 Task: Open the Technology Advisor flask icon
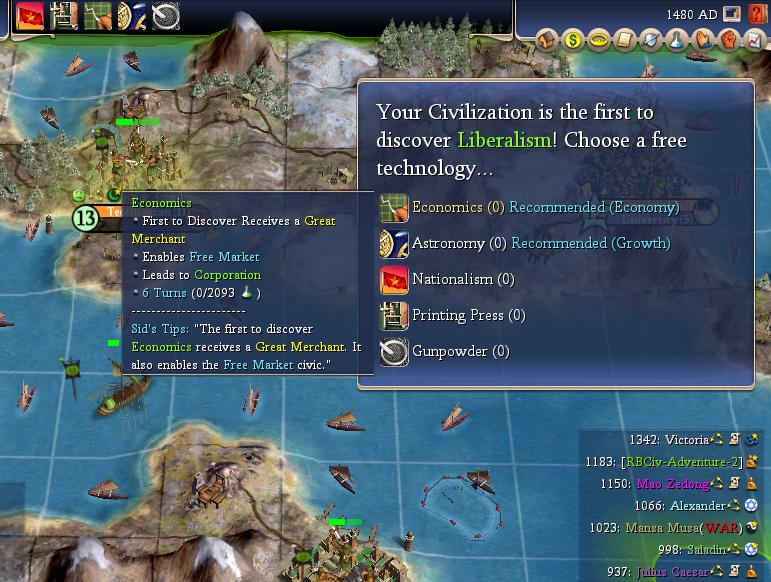[677, 41]
